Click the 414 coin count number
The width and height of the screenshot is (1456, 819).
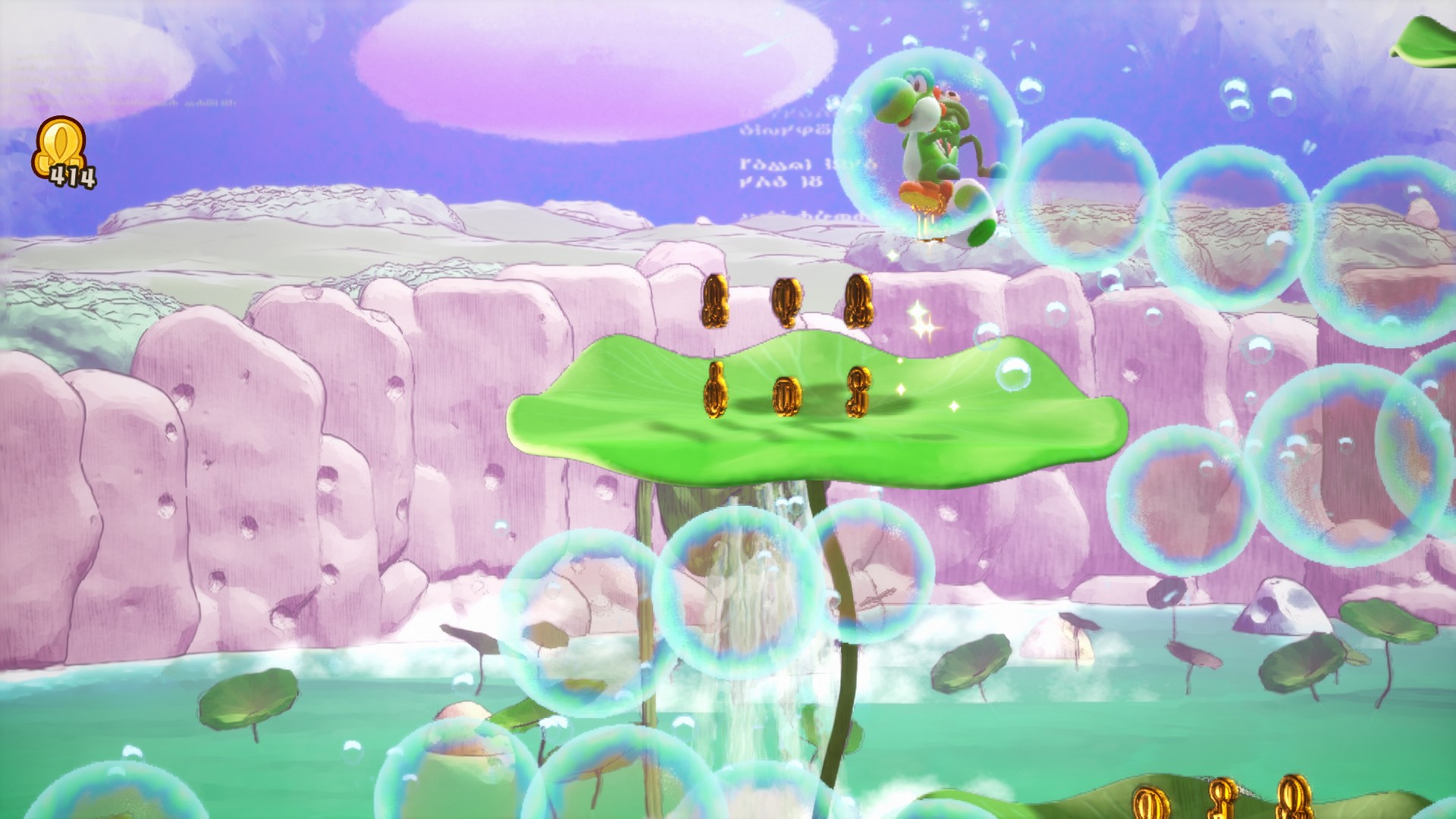(x=74, y=176)
